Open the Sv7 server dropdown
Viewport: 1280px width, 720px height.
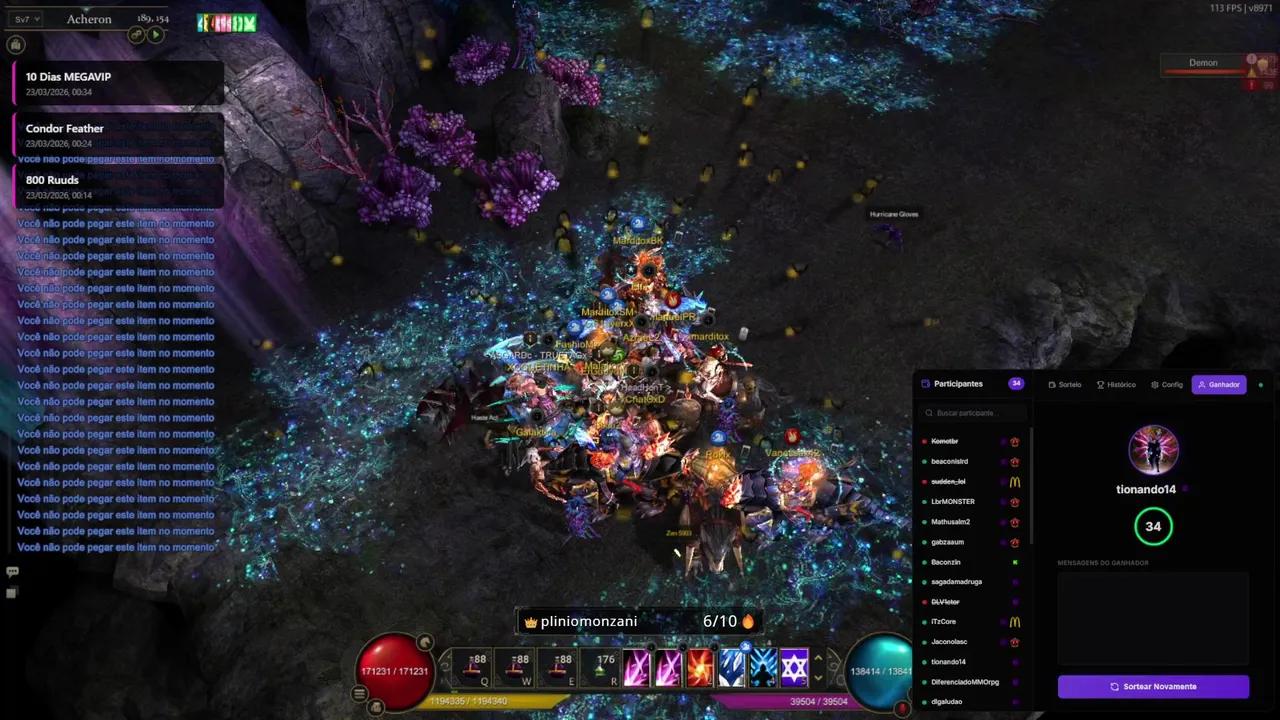(x=26, y=19)
